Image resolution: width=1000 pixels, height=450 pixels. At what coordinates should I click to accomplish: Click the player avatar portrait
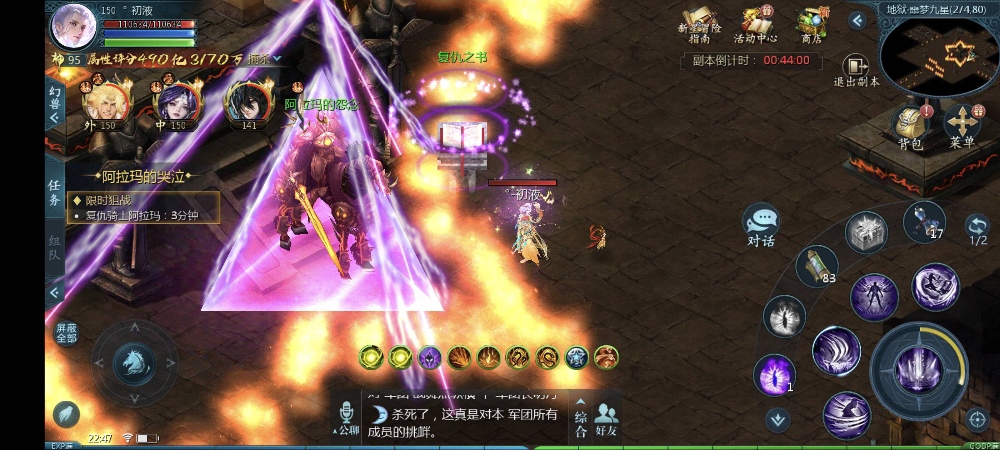coord(73,24)
